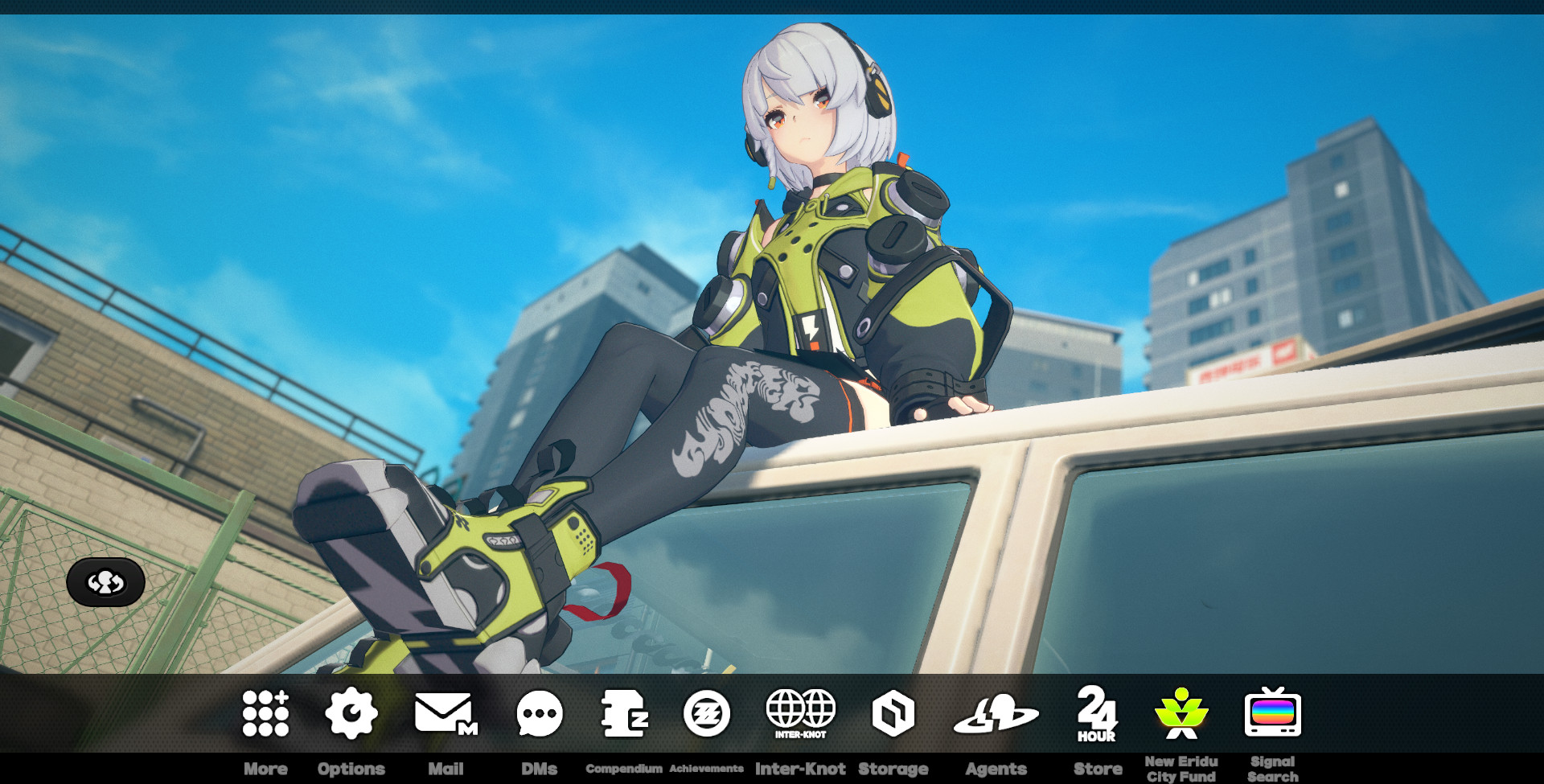Select the "Agents" text label
This screenshot has height=784, width=1544.
tap(998, 769)
